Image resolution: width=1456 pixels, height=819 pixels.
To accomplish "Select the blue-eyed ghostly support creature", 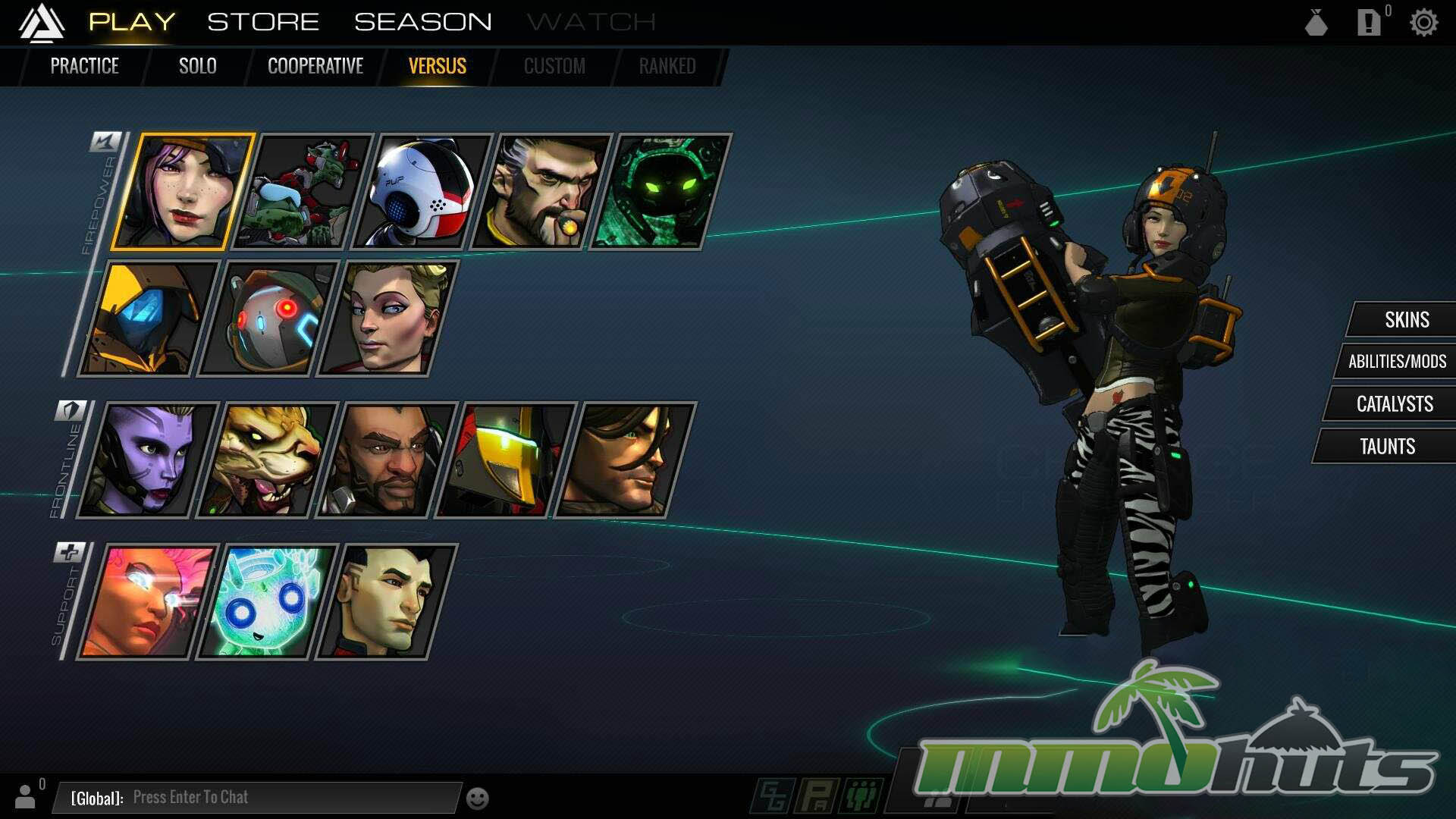I will point(265,602).
